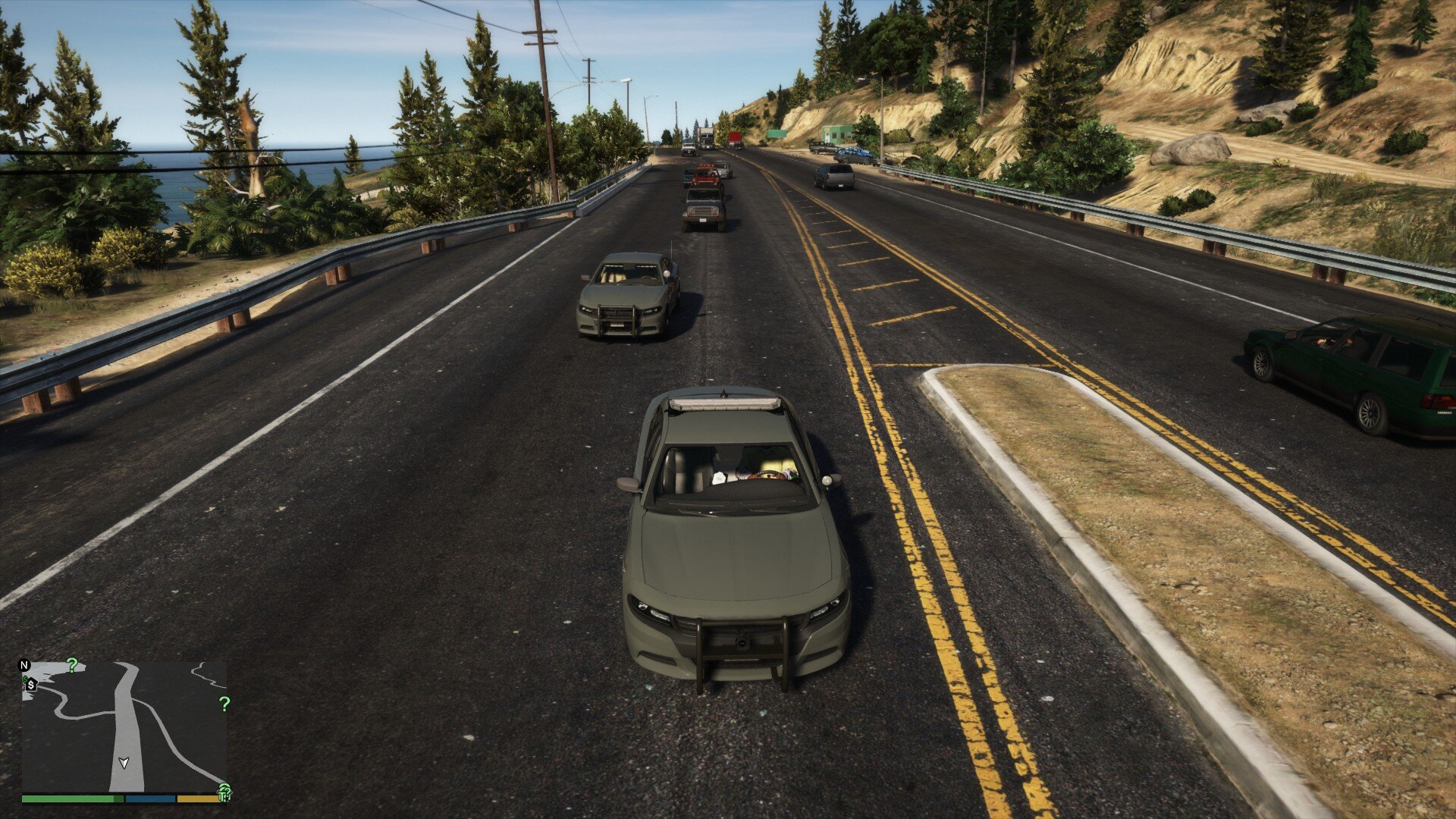Click the north compass marker on the minimap
The image size is (1456, 819).
coord(24,666)
